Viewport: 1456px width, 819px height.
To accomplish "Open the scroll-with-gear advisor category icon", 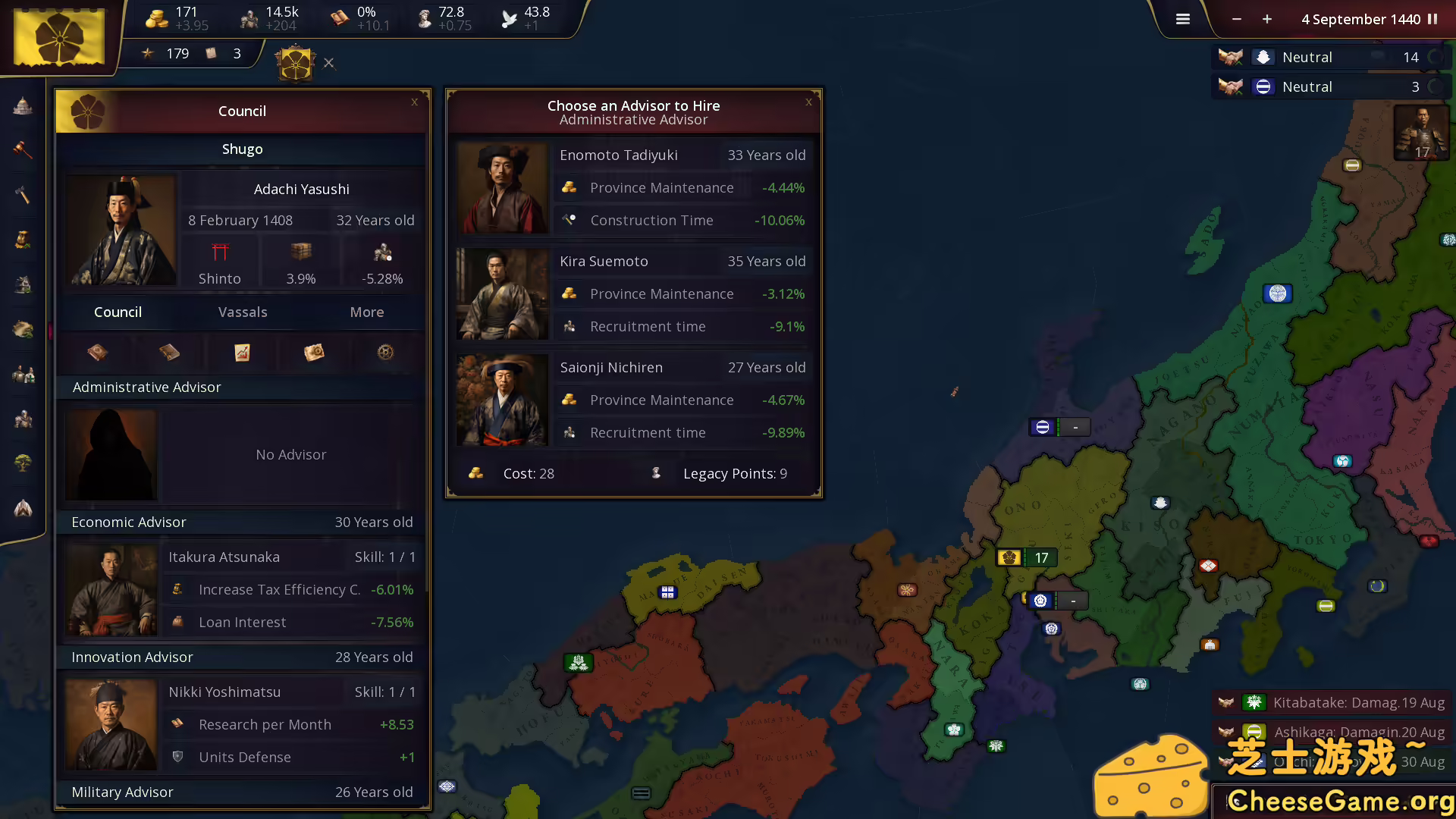I will 314,352.
